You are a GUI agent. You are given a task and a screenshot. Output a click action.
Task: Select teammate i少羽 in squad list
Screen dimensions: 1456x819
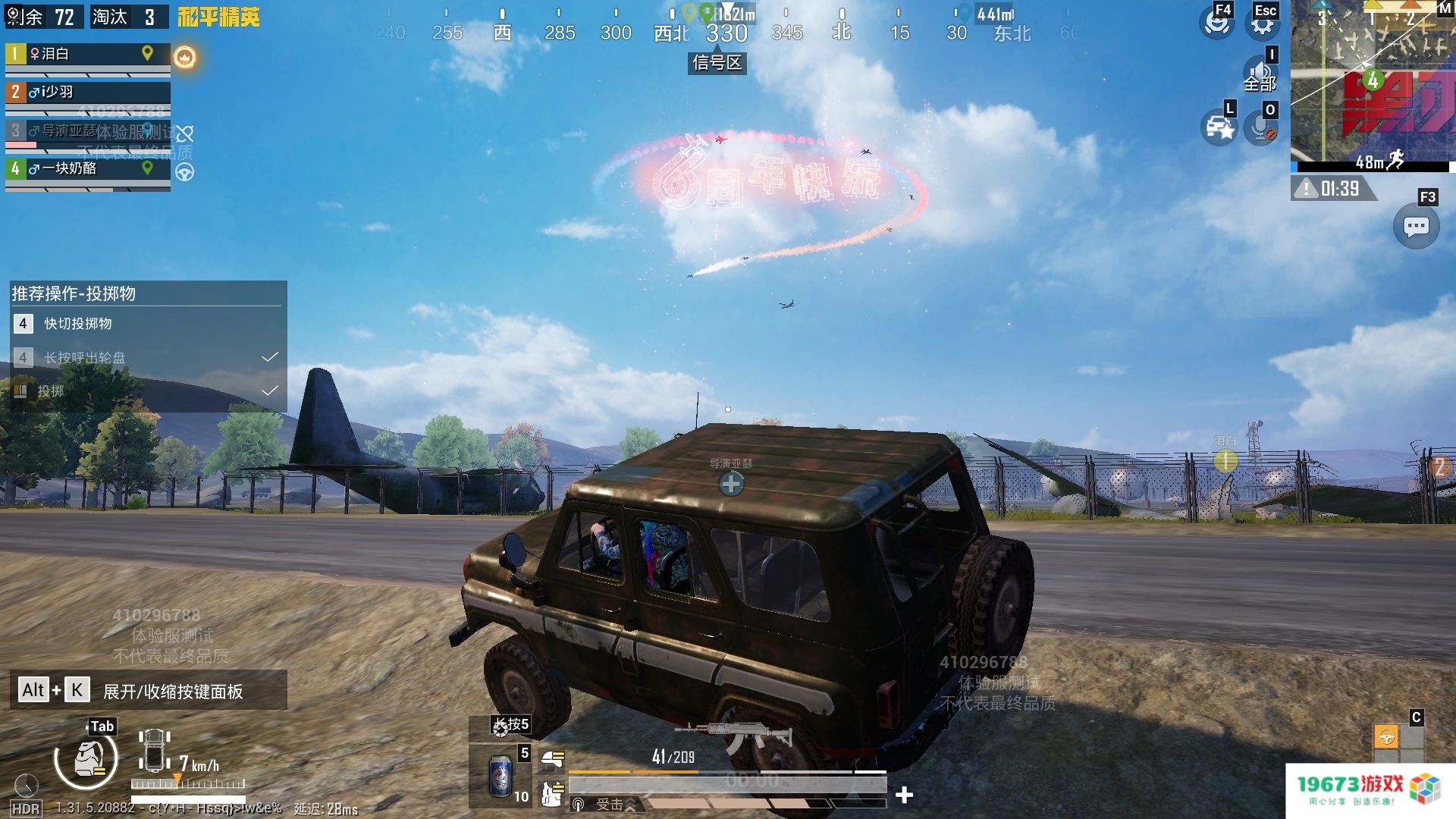coord(87,93)
